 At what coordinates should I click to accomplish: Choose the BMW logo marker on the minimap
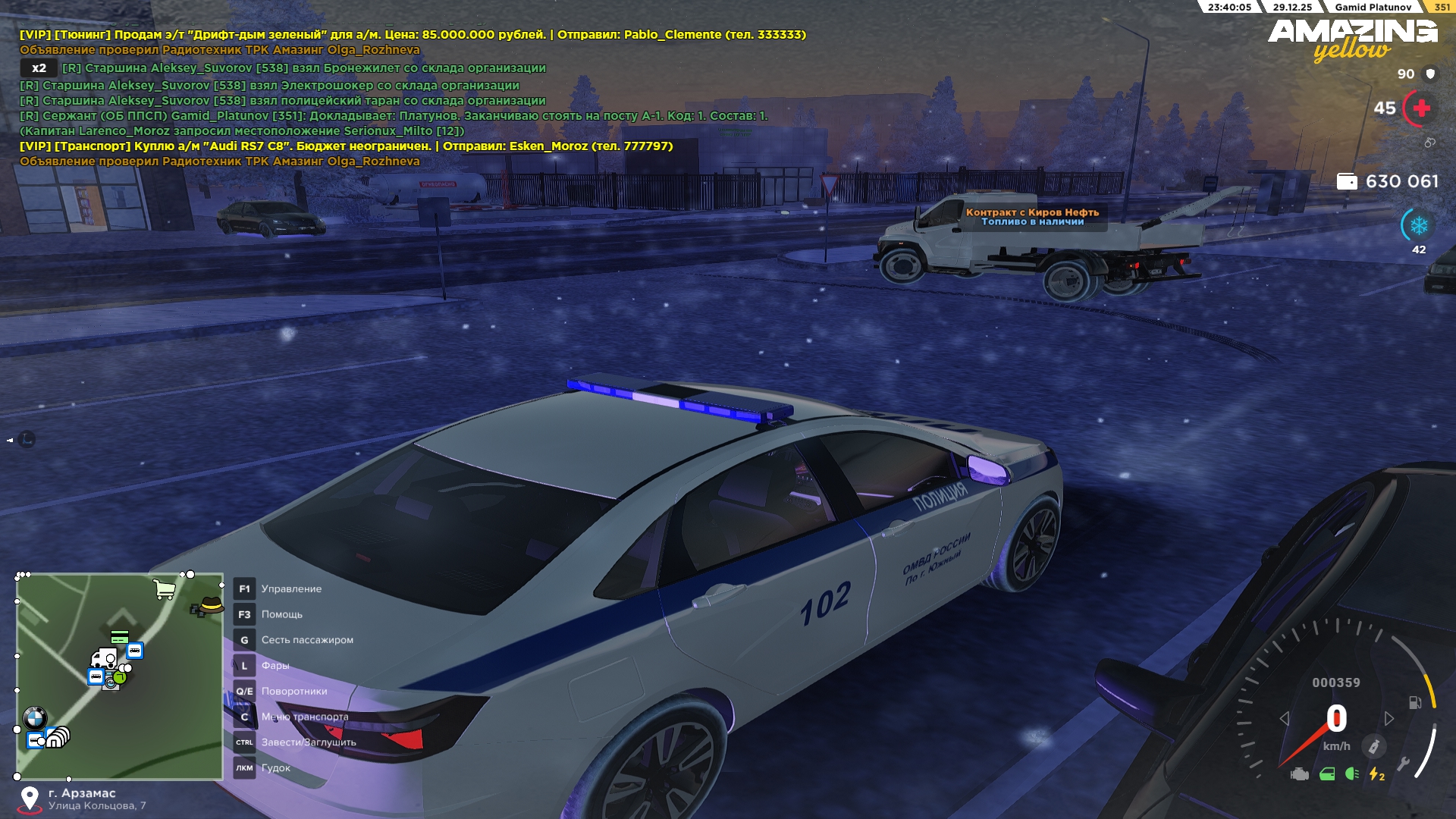tap(35, 717)
